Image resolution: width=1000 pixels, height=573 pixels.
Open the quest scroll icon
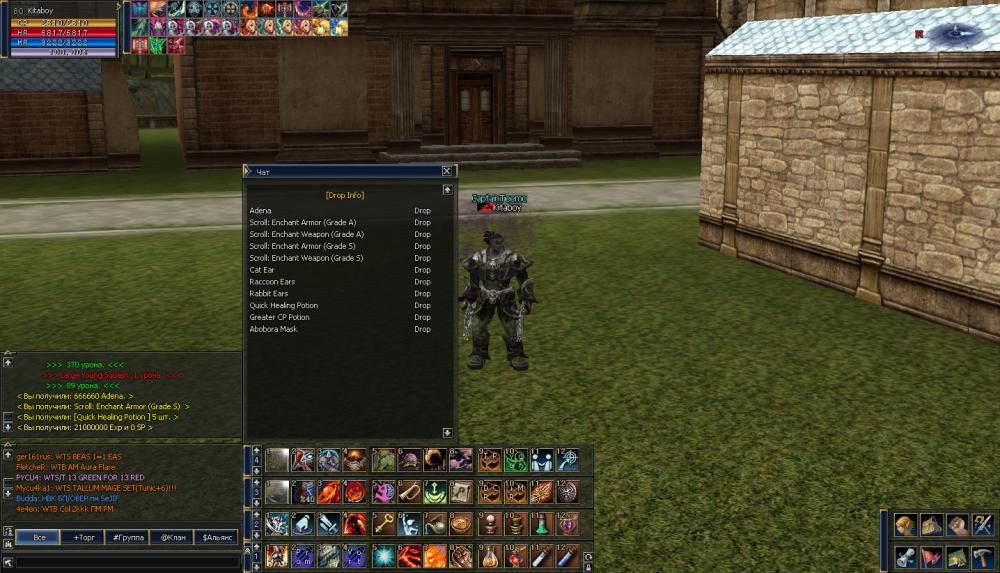click(x=906, y=557)
